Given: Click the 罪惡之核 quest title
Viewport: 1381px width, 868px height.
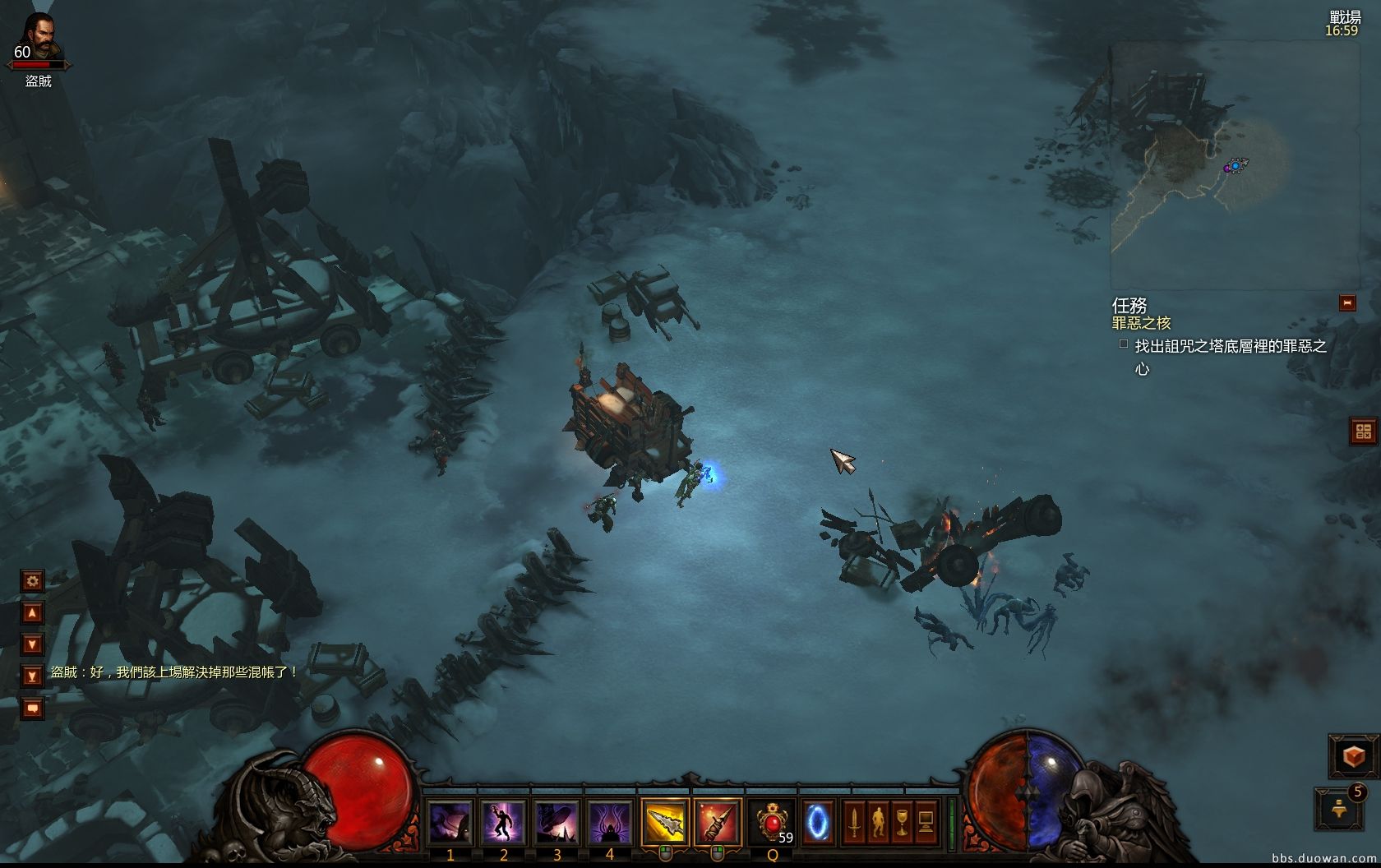Looking at the screenshot, I should click(x=1142, y=323).
